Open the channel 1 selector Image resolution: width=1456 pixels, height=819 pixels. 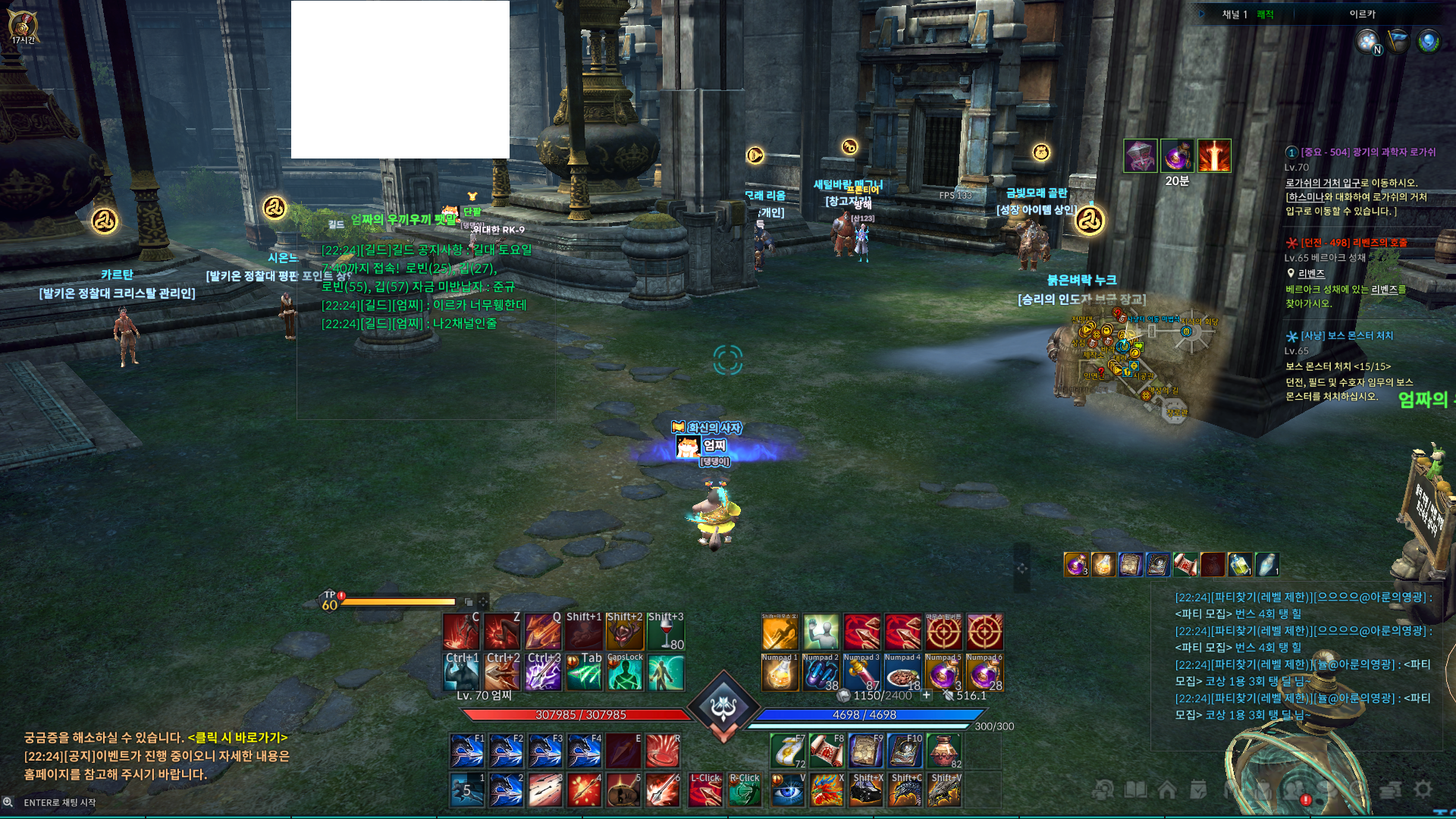[1235, 14]
